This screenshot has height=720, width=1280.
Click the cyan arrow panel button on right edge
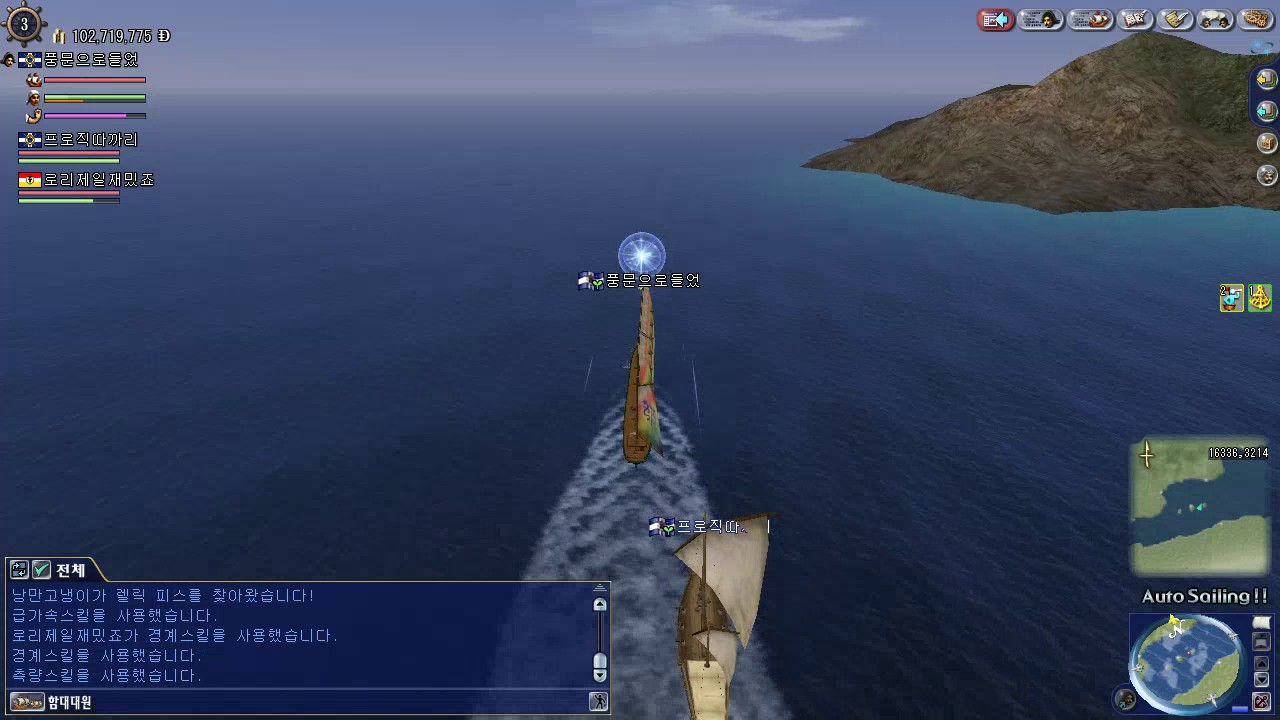point(1266,110)
